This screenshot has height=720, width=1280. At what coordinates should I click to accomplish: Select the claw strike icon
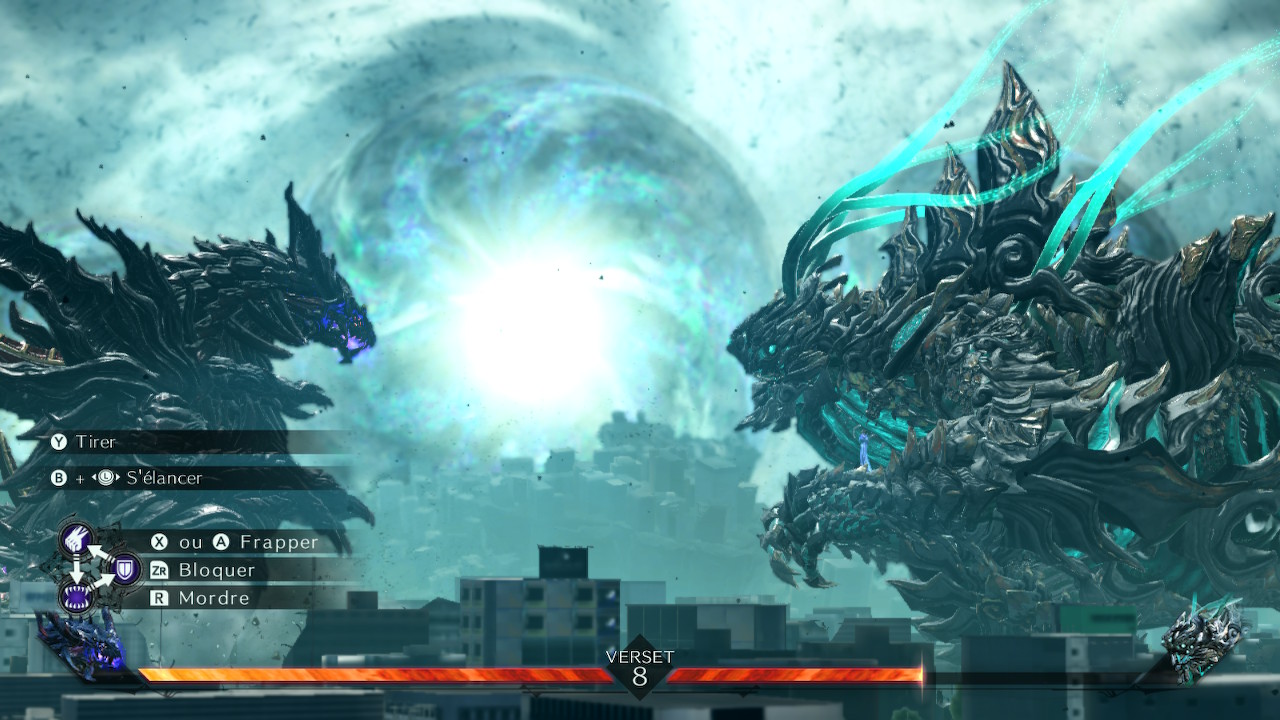pyautogui.click(x=78, y=541)
